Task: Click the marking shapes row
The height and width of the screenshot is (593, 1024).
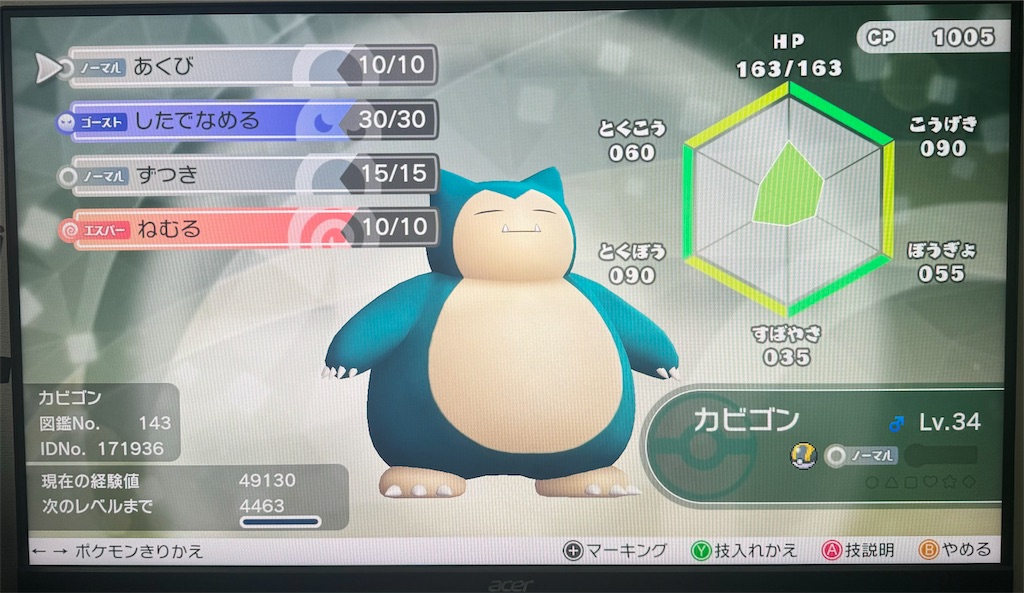Action: tap(920, 481)
